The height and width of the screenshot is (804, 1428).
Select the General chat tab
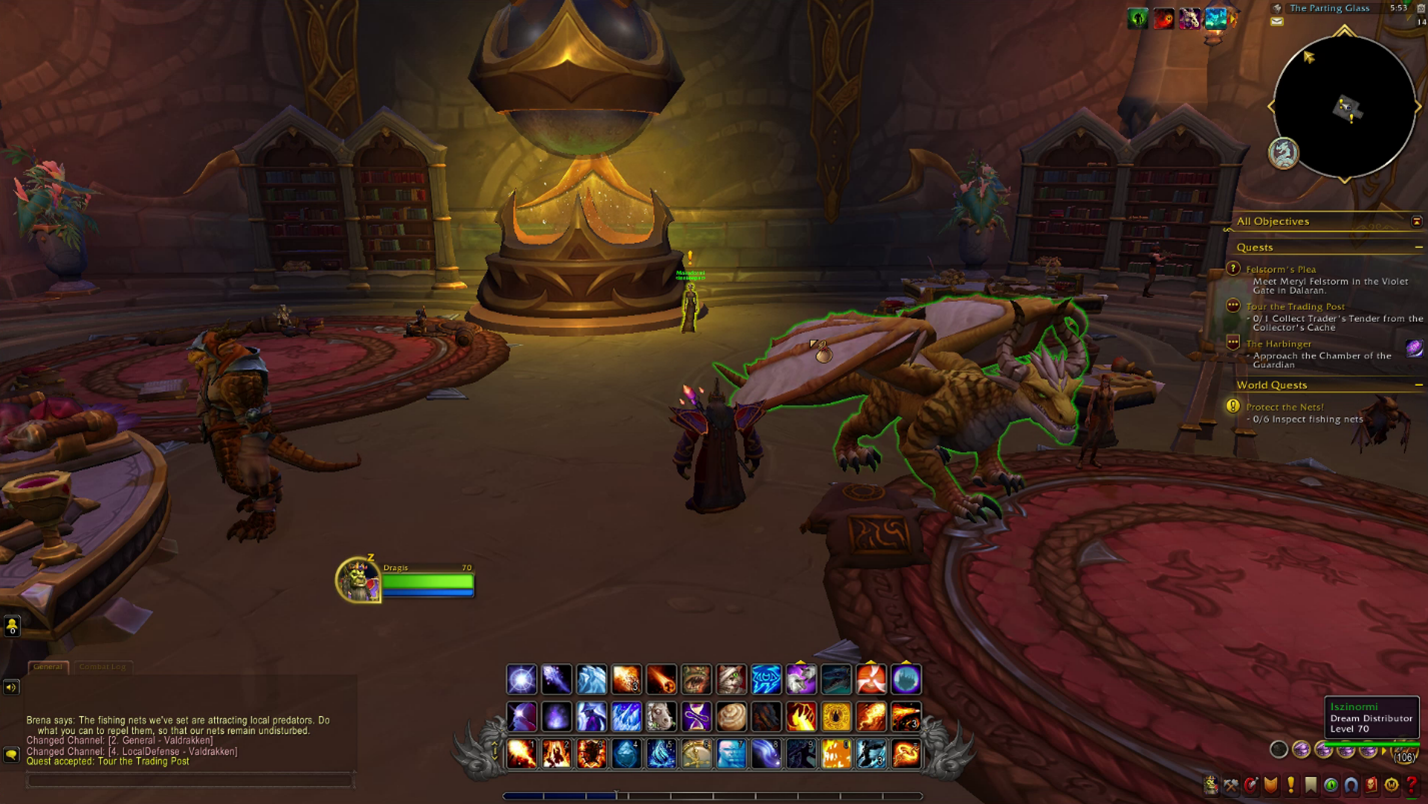click(x=46, y=666)
